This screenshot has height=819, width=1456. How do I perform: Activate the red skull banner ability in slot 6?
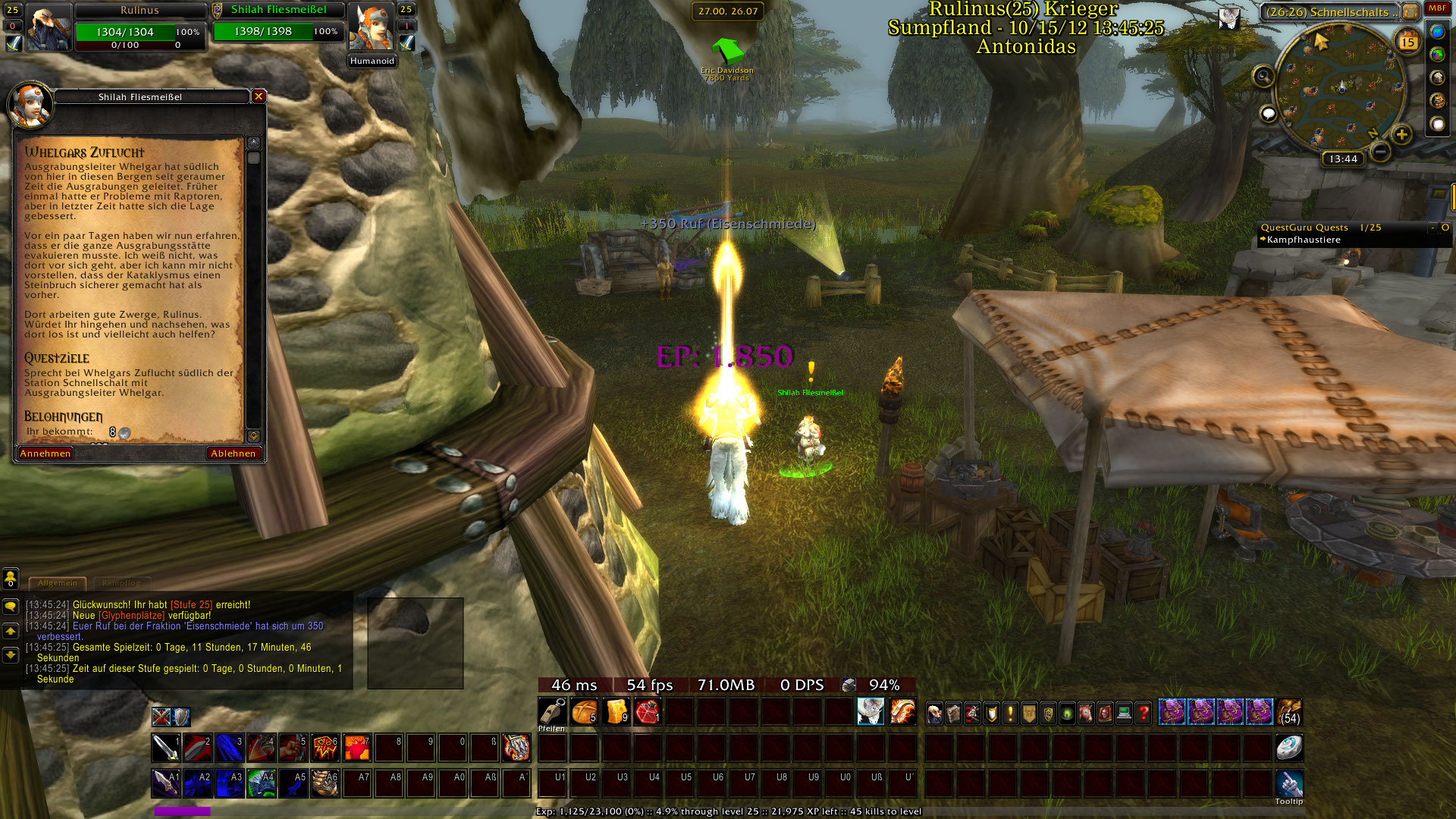point(325,748)
